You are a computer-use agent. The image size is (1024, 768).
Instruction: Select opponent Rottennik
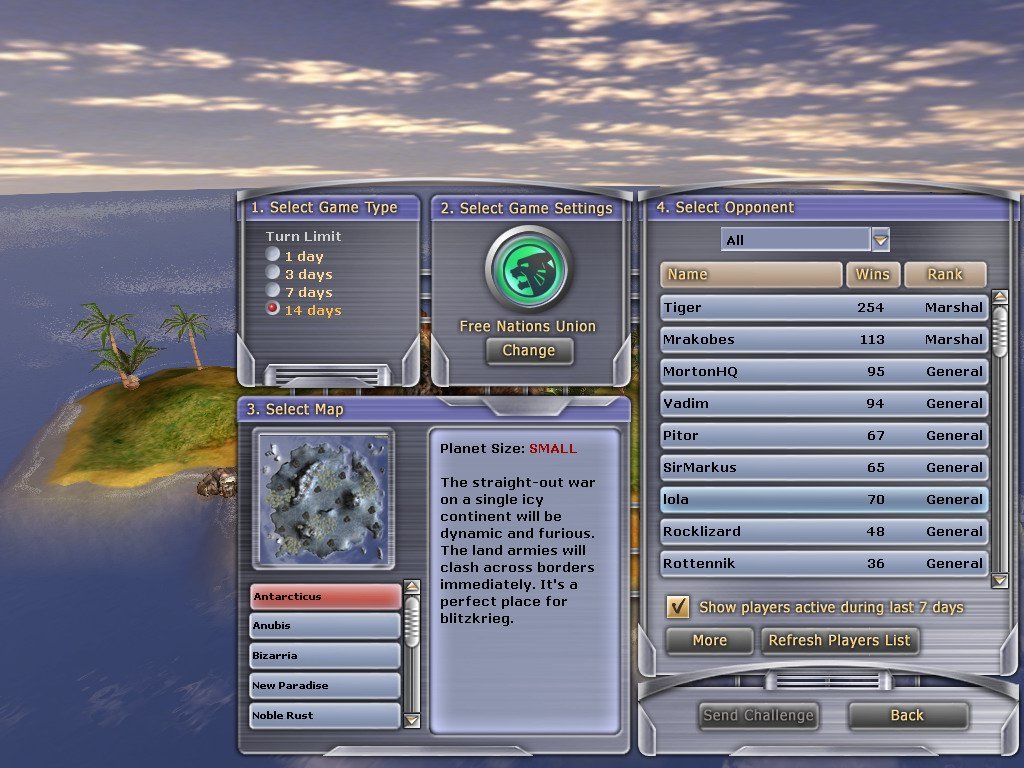click(824, 564)
